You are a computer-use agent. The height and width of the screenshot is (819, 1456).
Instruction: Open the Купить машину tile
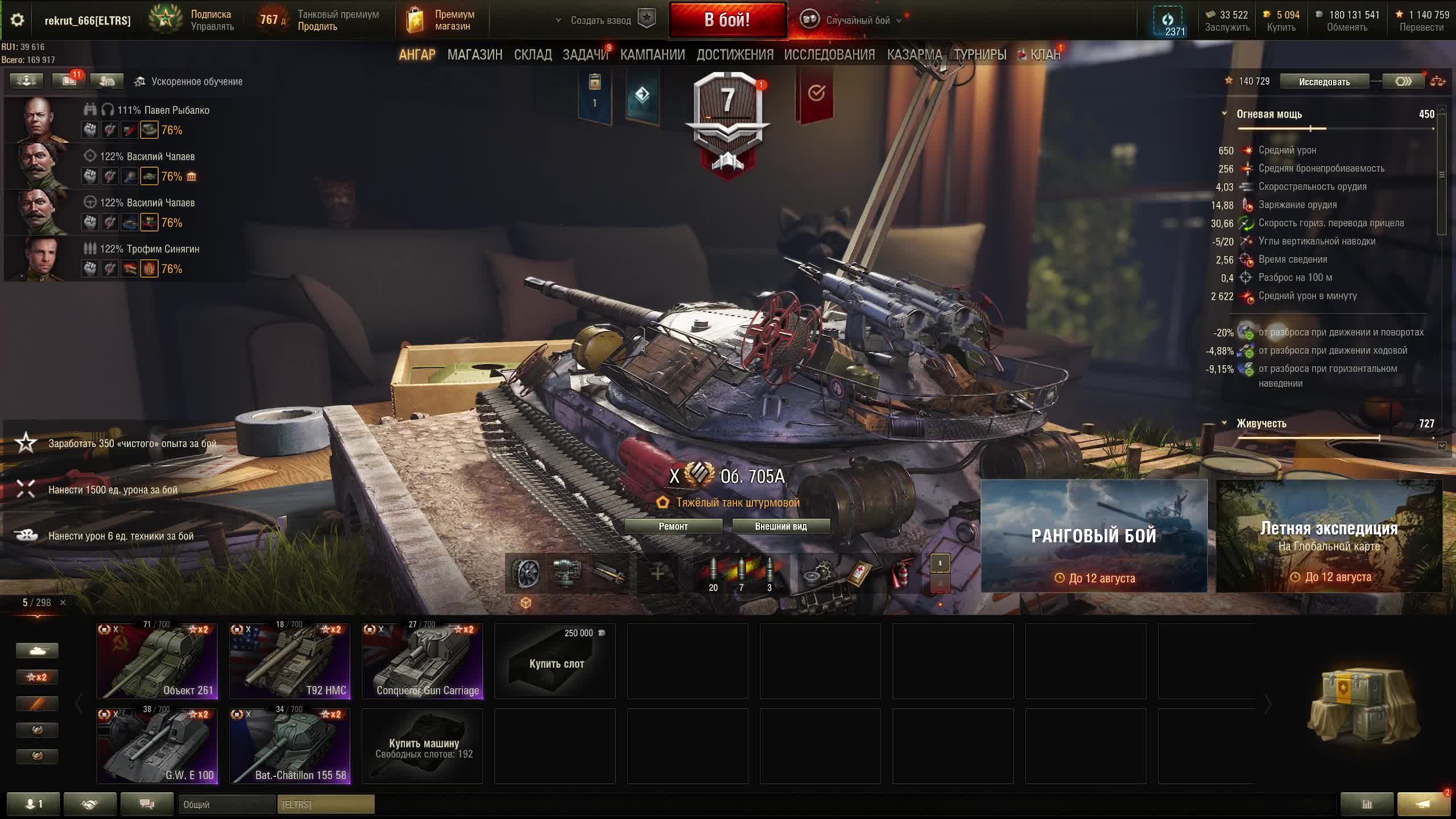[423, 746]
